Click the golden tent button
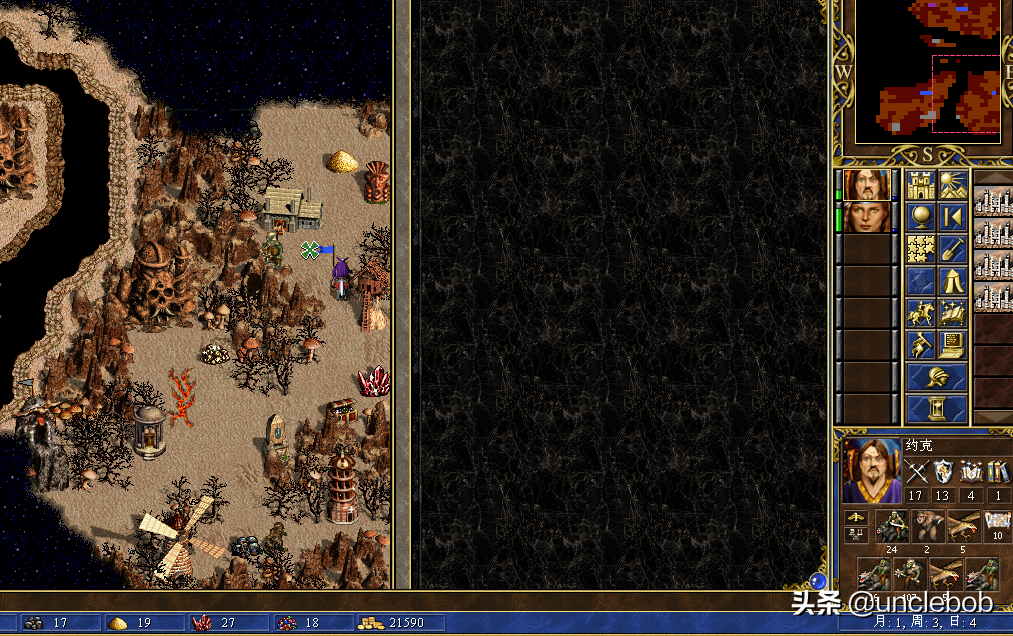 pos(952,281)
